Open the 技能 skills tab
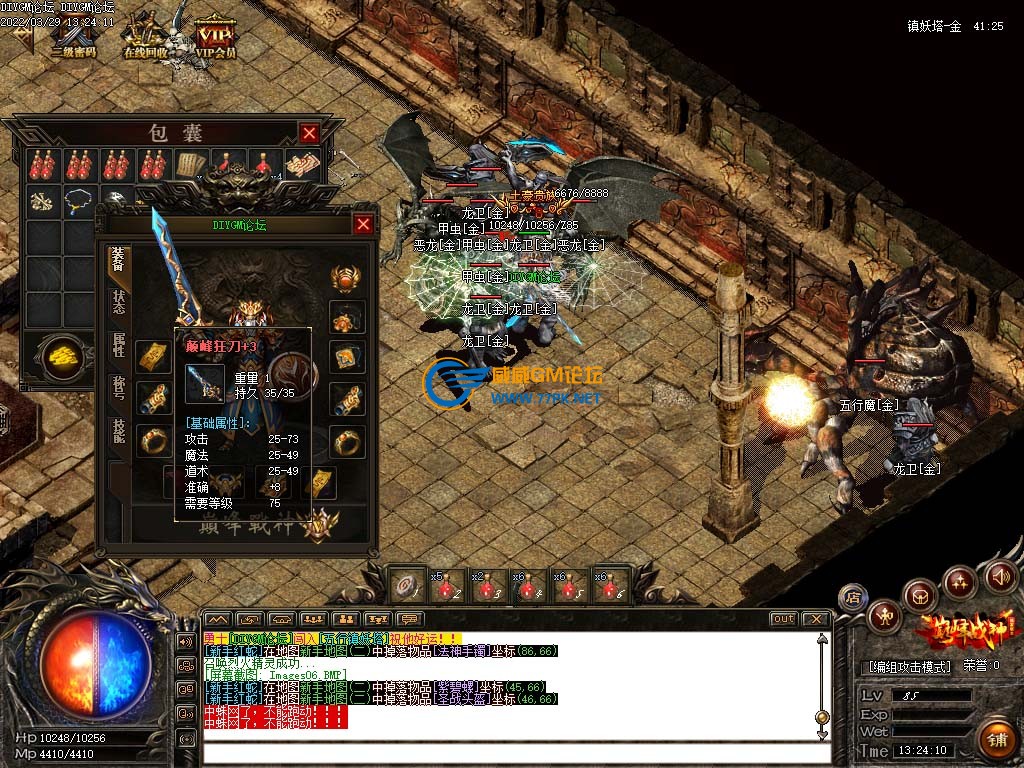This screenshot has height=768, width=1024. [x=117, y=432]
